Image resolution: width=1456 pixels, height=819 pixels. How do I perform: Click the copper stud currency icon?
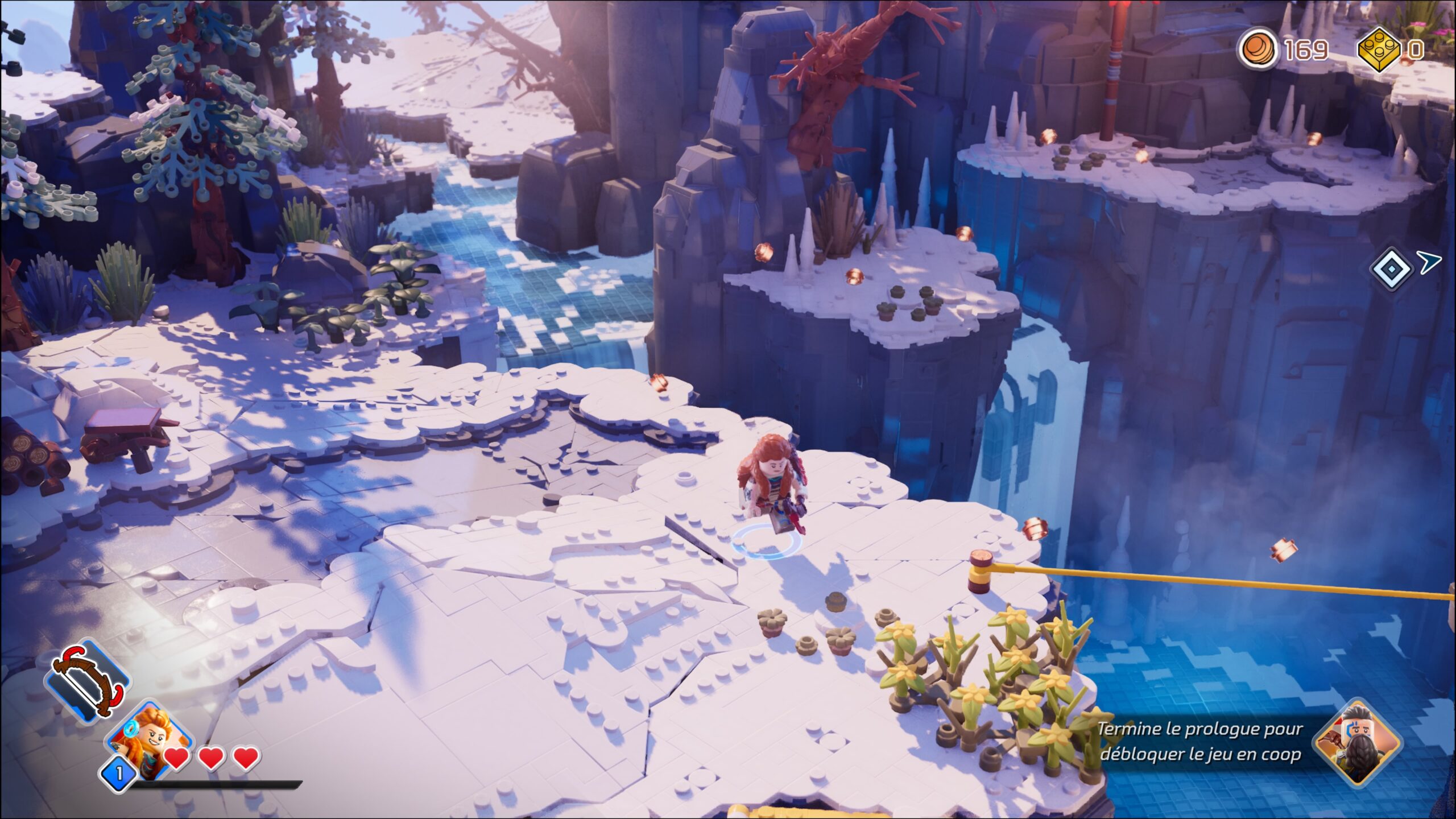click(x=1259, y=49)
